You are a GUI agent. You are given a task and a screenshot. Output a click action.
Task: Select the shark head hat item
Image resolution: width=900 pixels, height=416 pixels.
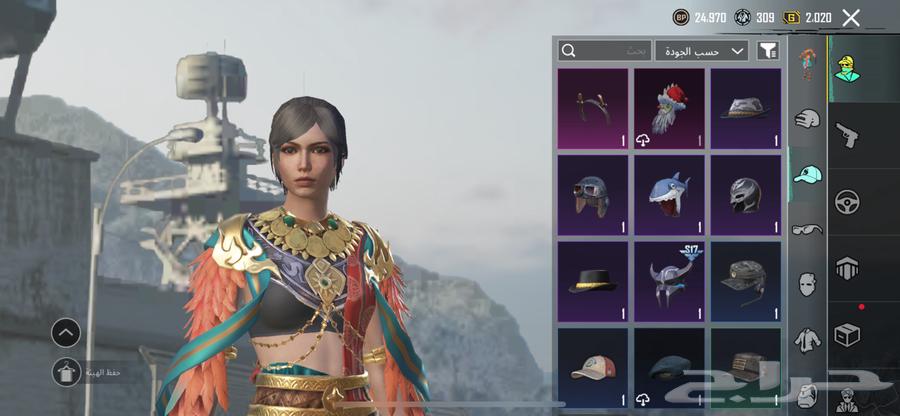point(669,195)
